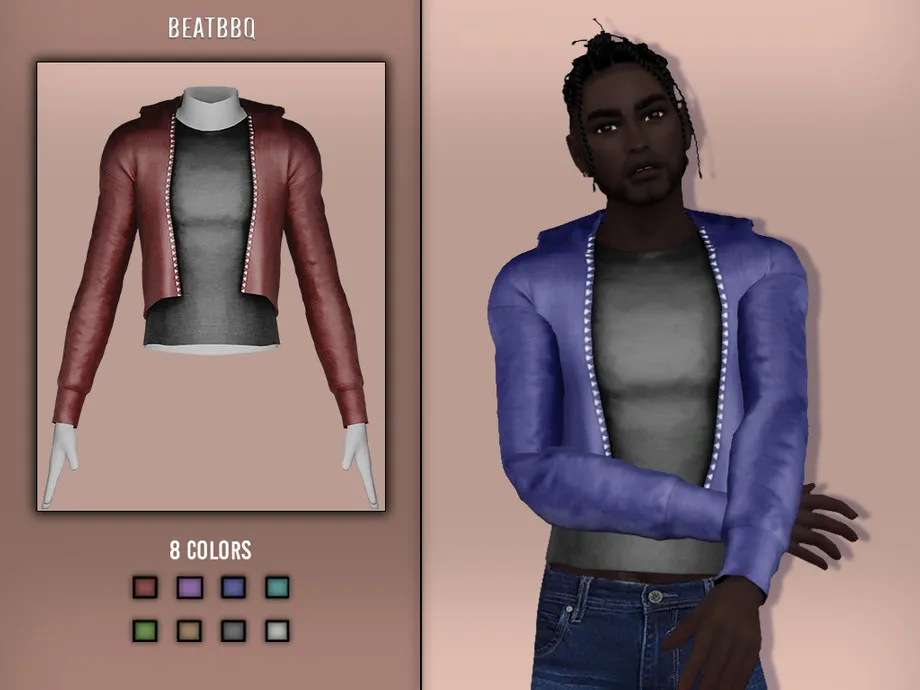Image resolution: width=920 pixels, height=690 pixels.
Task: Pick the blue color swatch
Action: point(233,587)
